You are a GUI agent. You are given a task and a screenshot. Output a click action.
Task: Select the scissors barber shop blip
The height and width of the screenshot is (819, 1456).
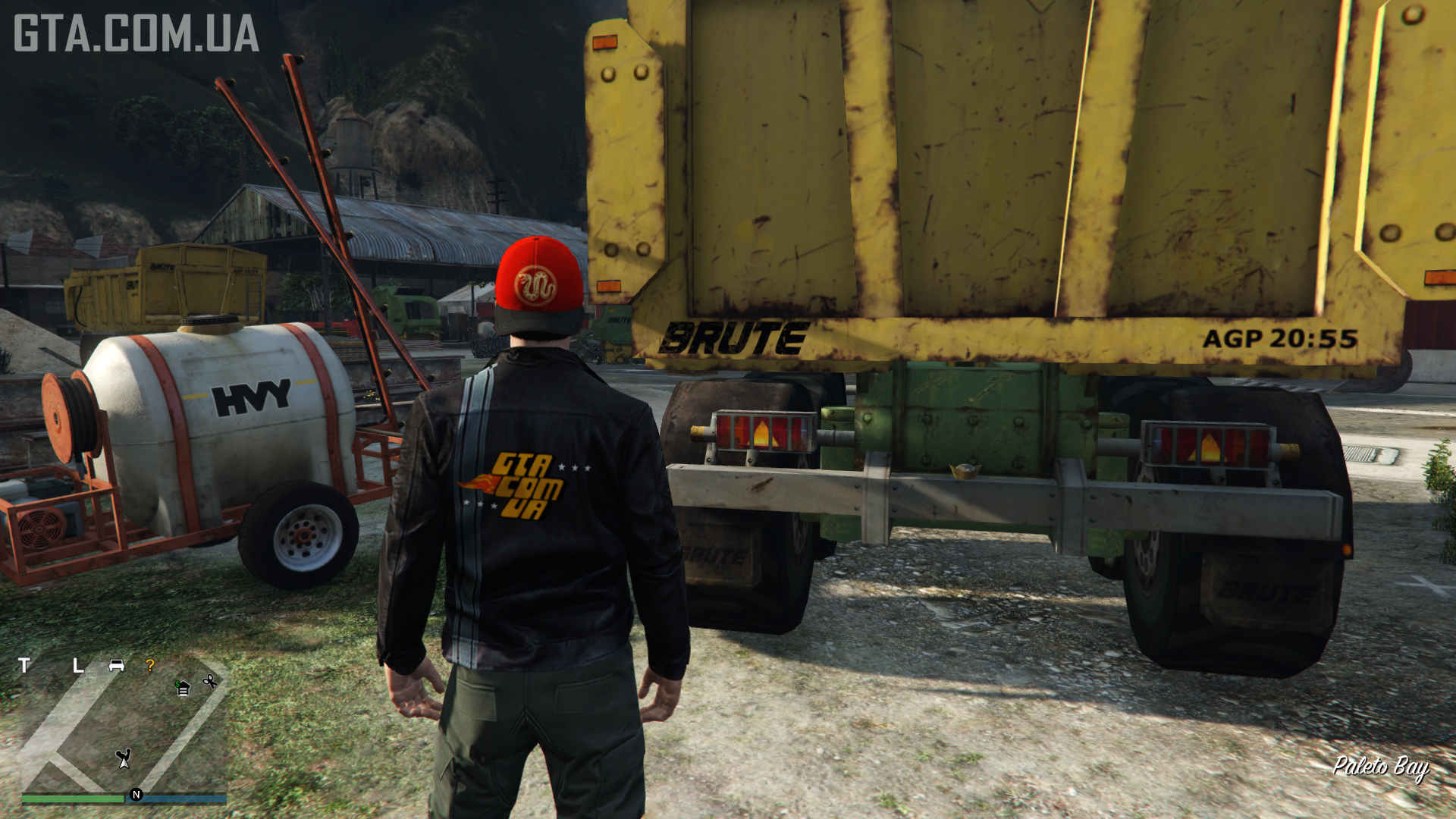210,682
